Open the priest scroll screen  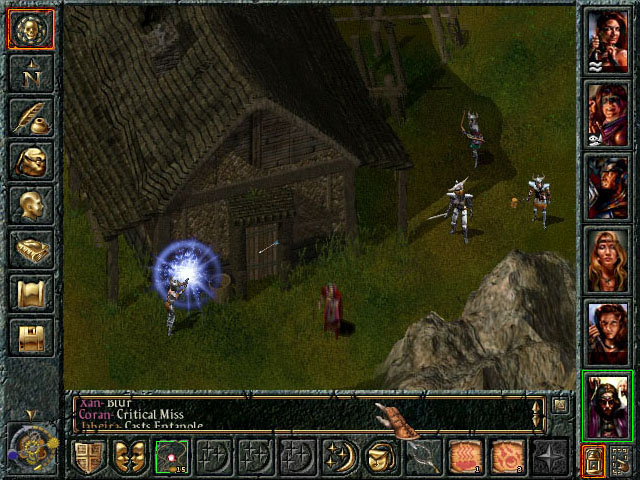point(30,293)
